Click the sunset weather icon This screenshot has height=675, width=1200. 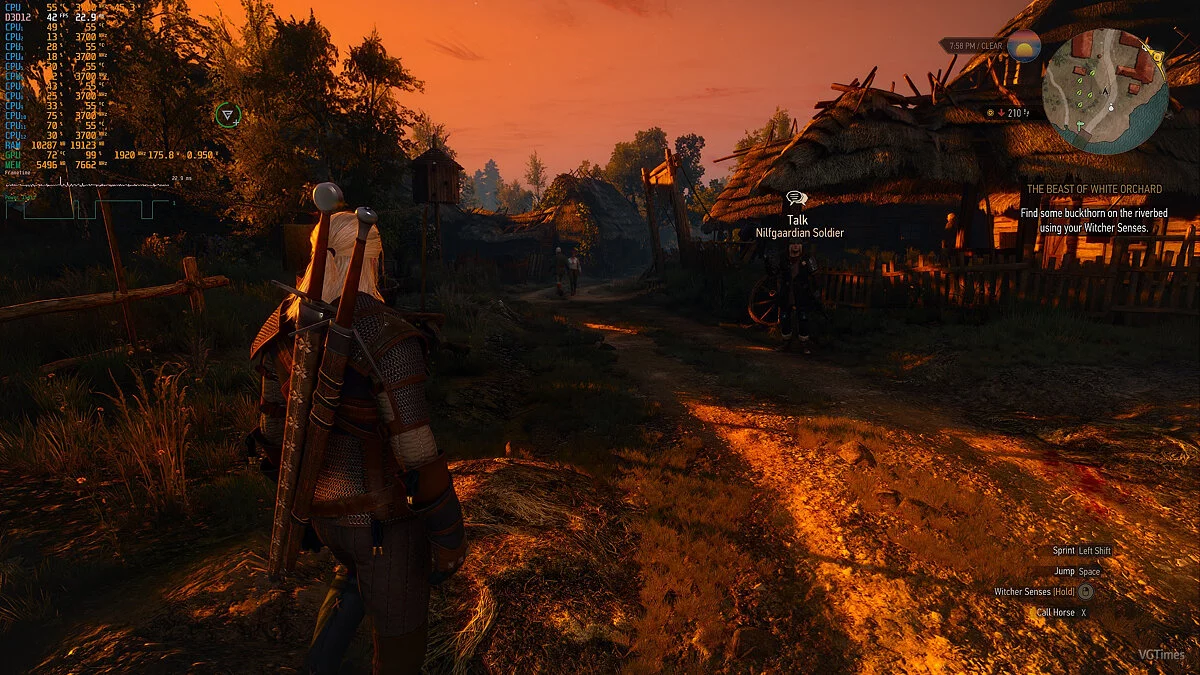[1023, 46]
